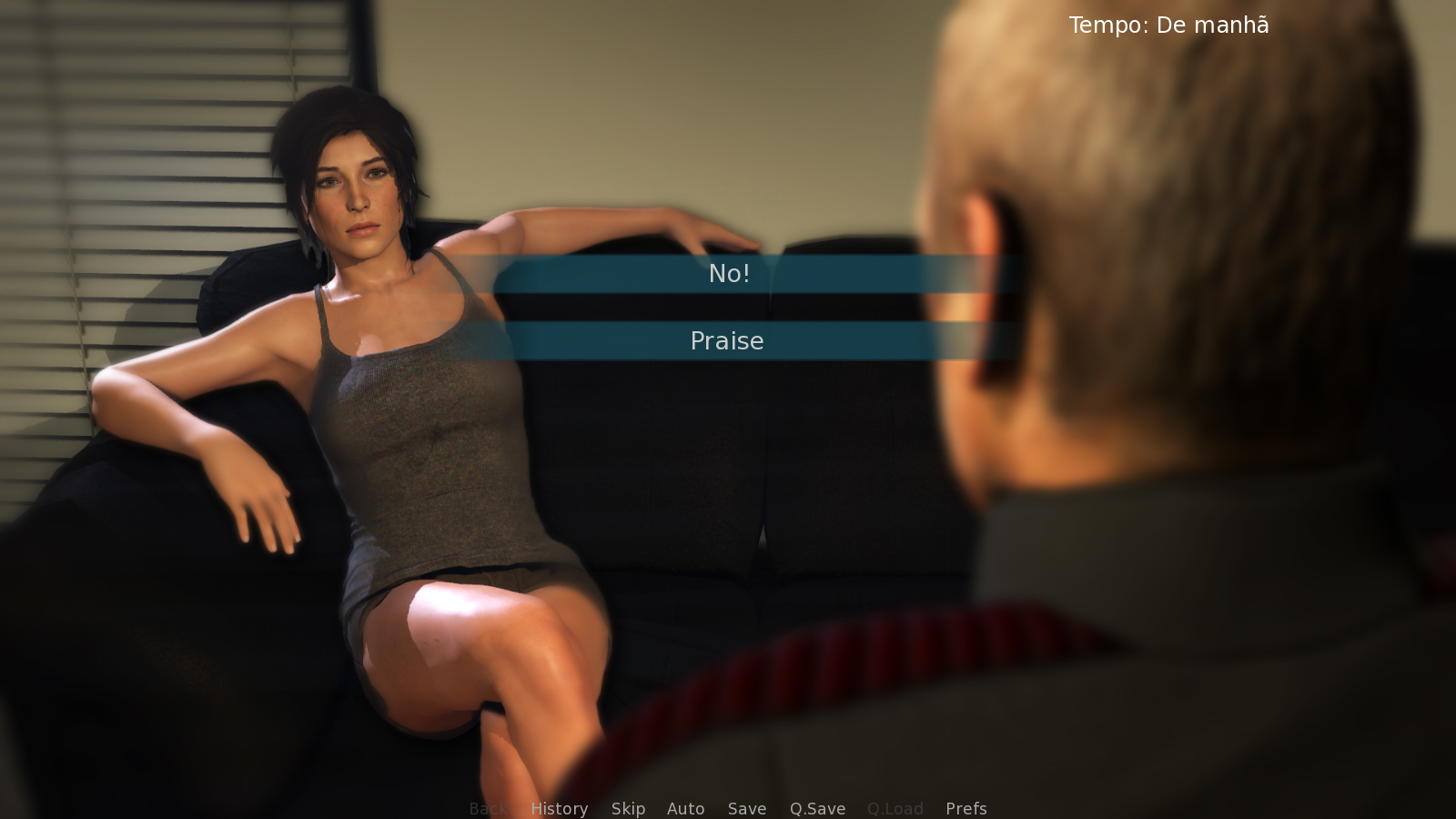Viewport: 1456px width, 819px height.
Task: Quick save the game using Q.Save
Action: (x=816, y=808)
